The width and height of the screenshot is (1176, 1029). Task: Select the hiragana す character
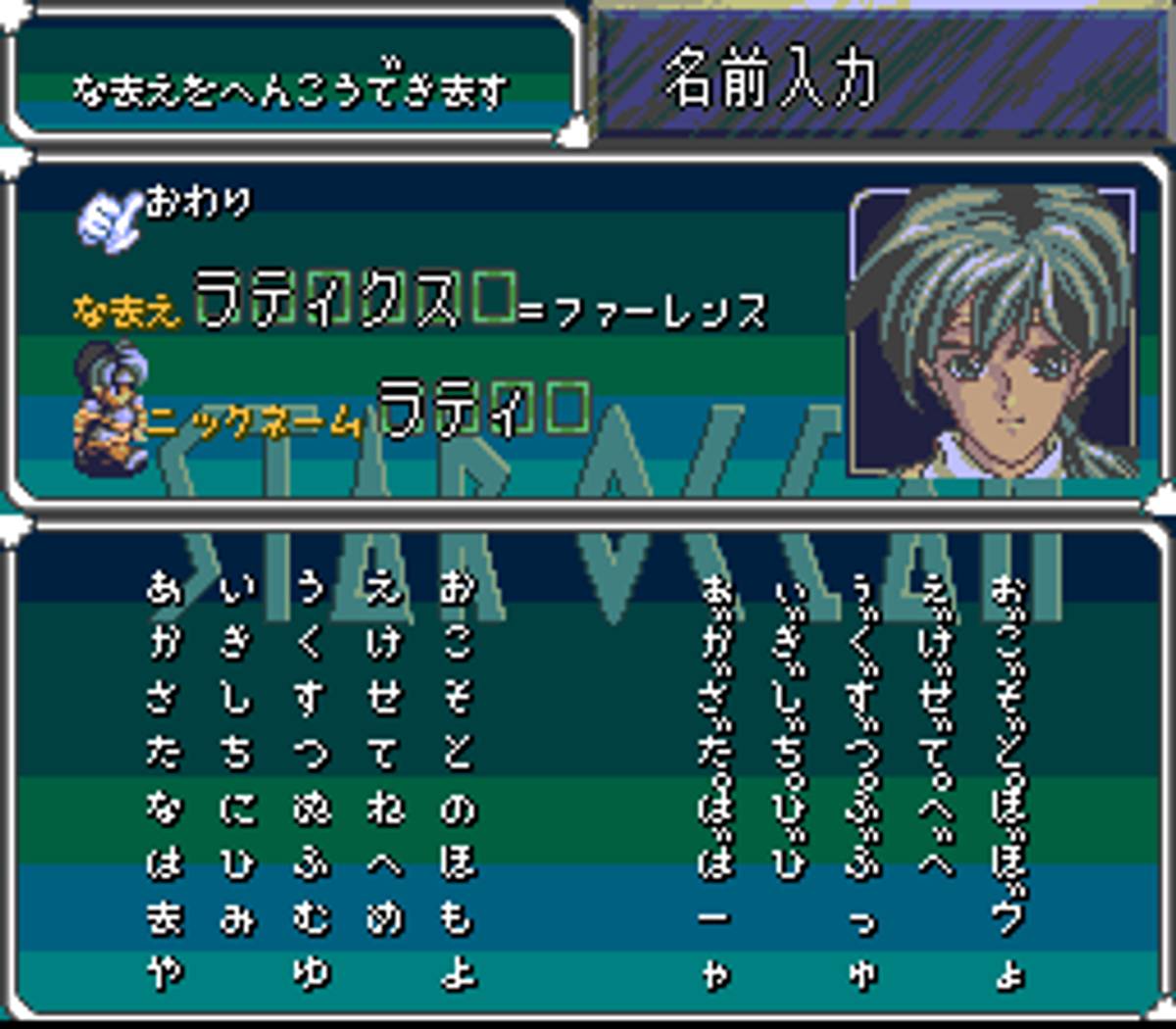point(310,698)
